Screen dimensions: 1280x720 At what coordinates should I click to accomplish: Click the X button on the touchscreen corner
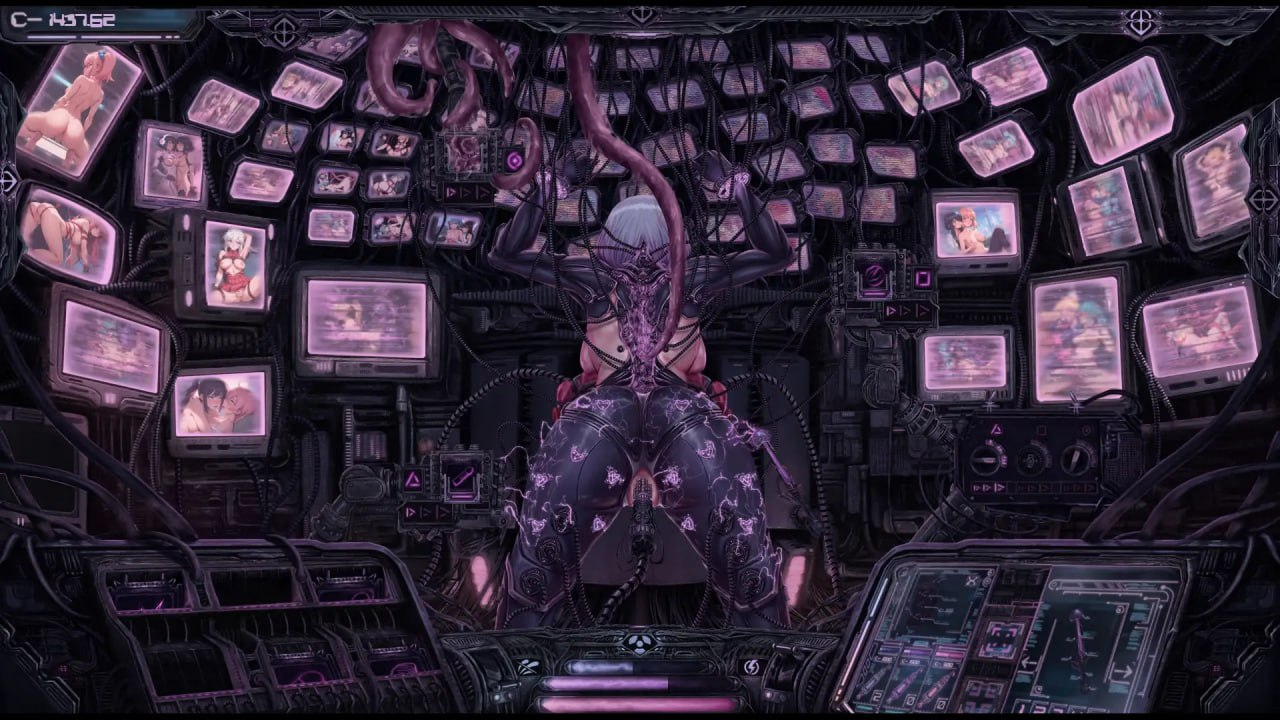tap(970, 580)
